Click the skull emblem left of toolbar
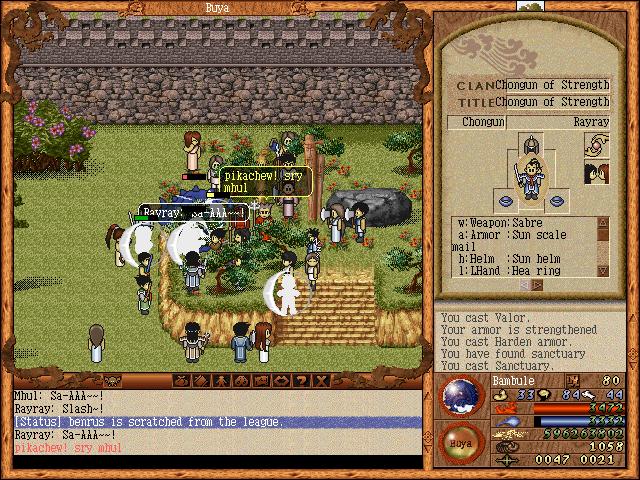The height and width of the screenshot is (480, 640). click(x=112, y=381)
